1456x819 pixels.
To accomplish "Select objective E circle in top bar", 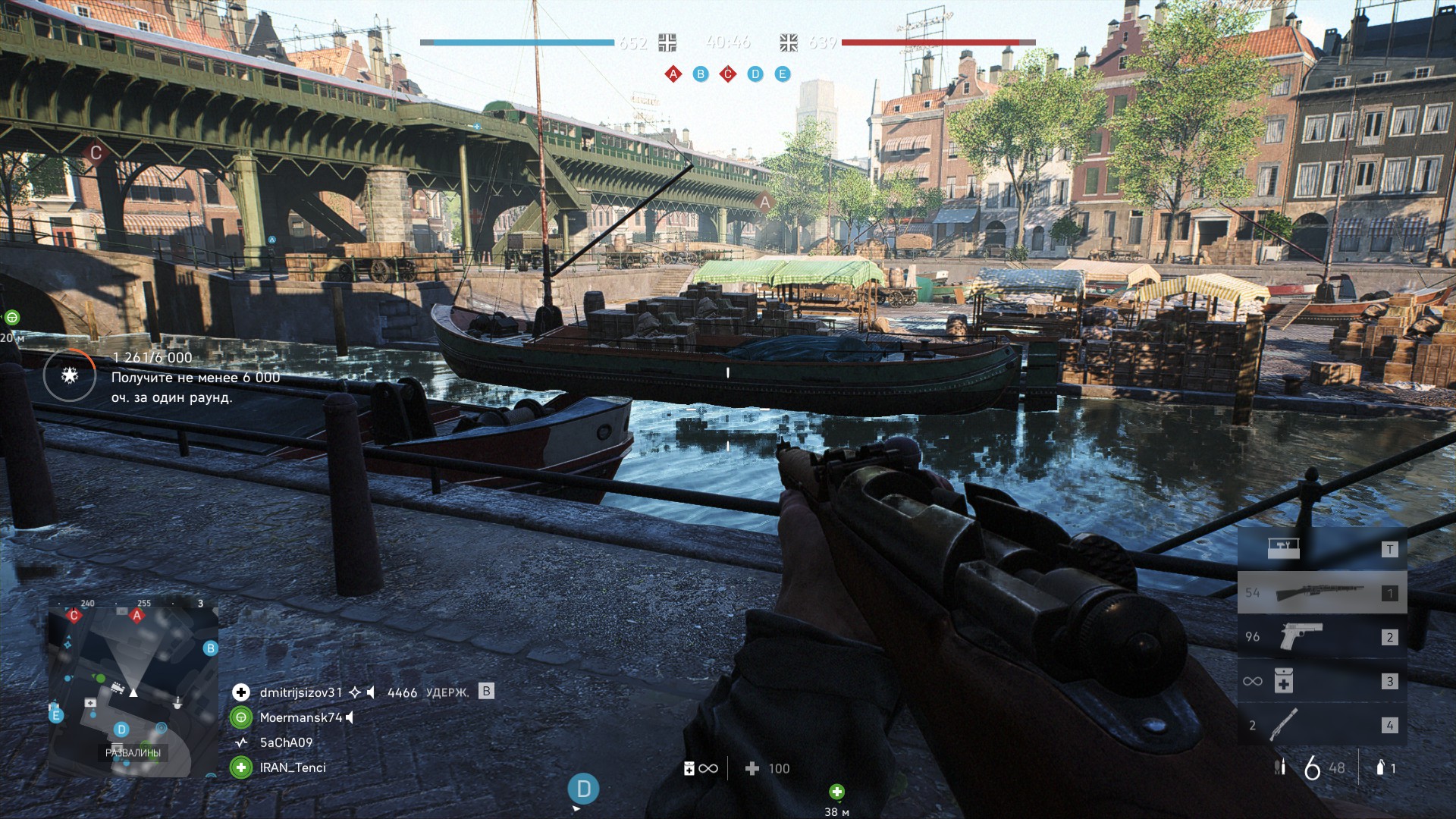I will [x=783, y=74].
